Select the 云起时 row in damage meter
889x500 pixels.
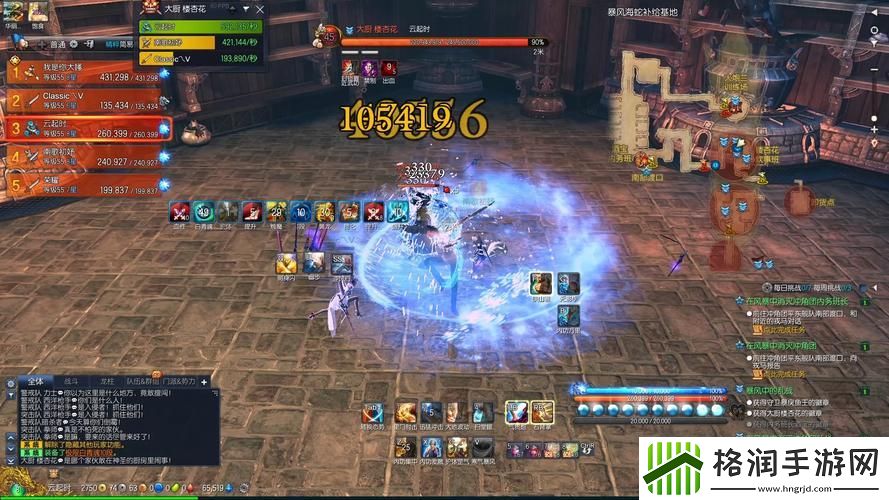(x=201, y=27)
